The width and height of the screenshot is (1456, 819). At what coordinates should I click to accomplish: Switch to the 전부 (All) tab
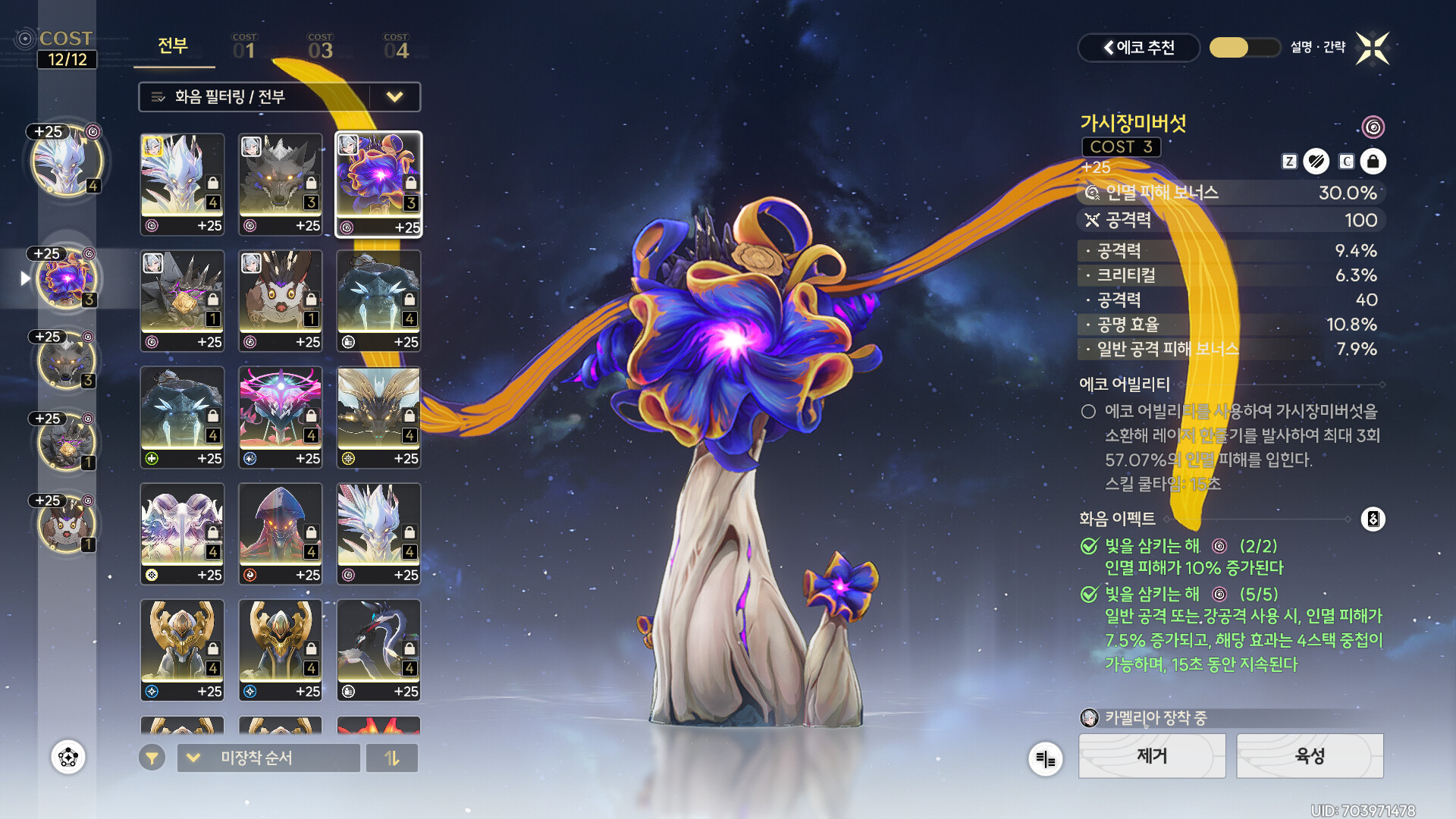coord(173,46)
